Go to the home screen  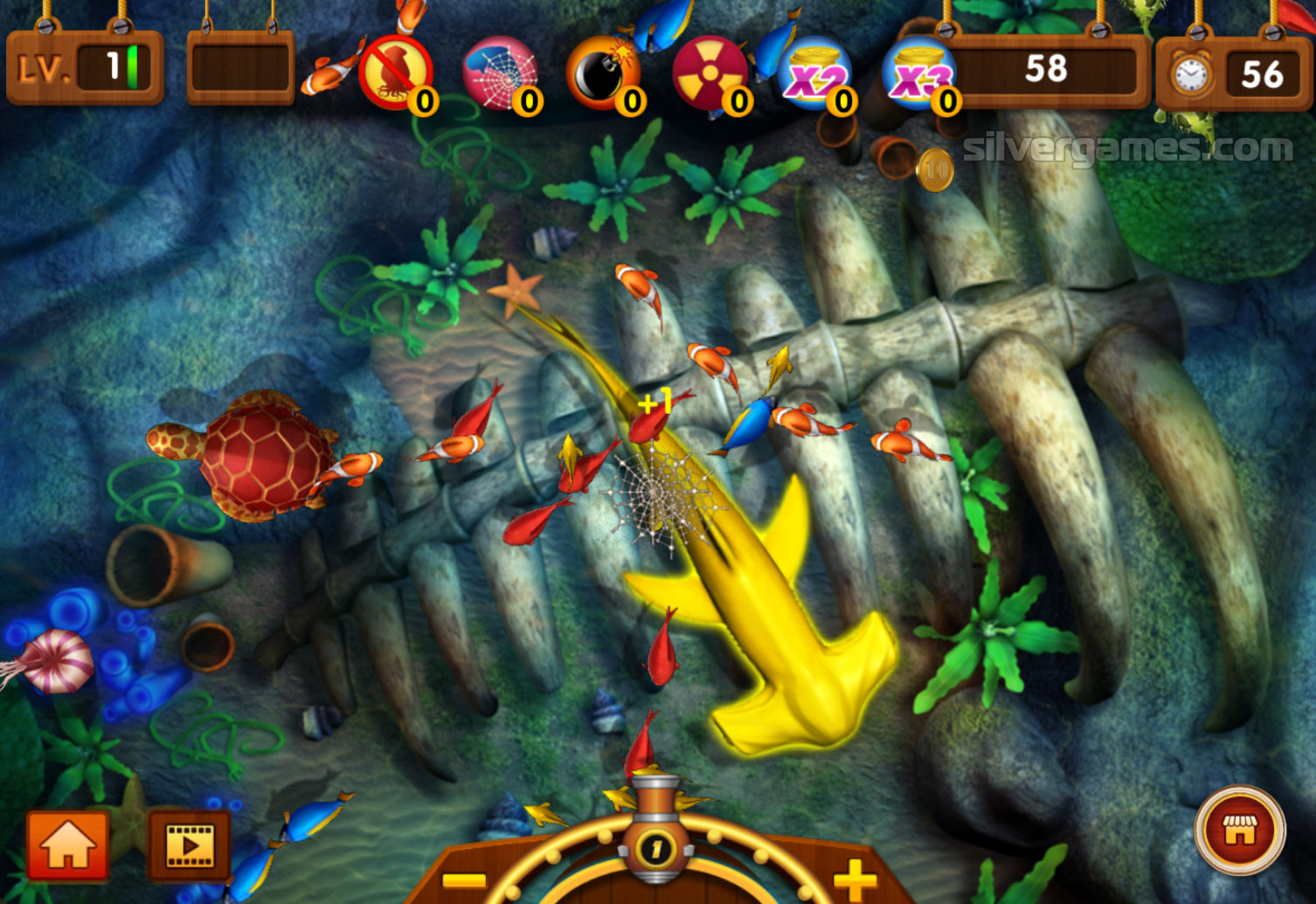67,844
